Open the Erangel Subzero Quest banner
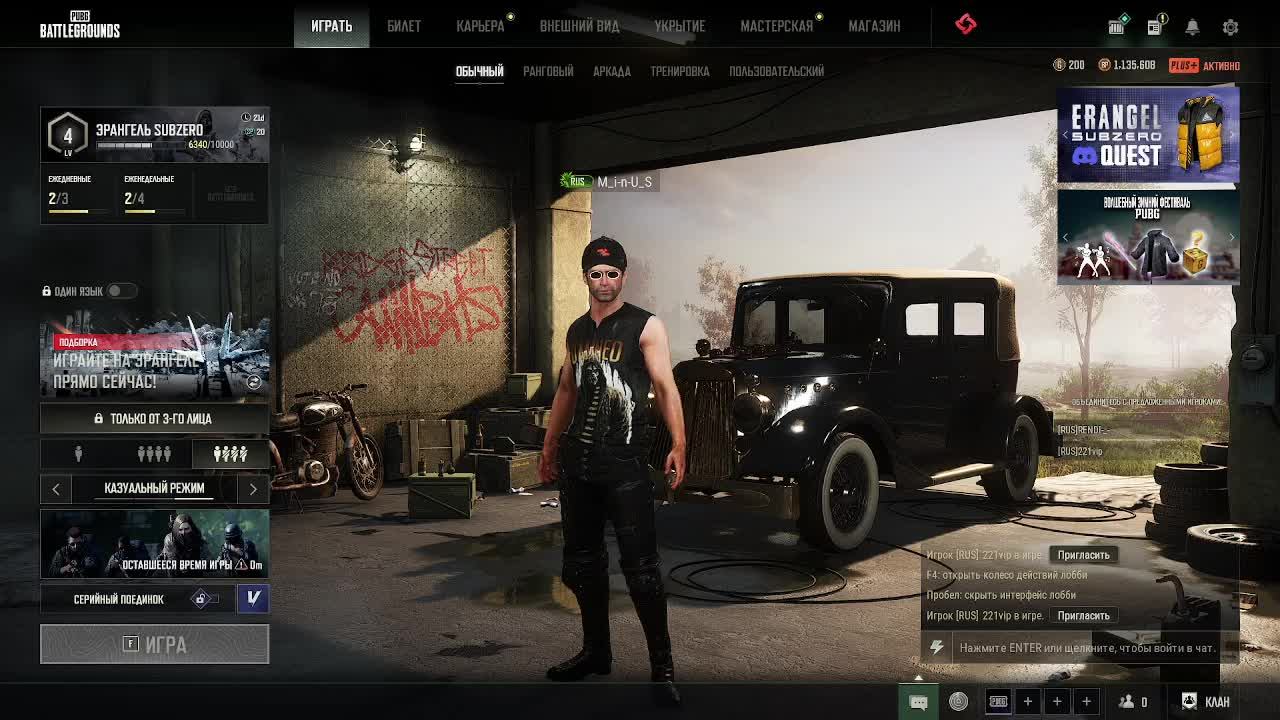This screenshot has width=1280, height=720. click(x=1148, y=135)
